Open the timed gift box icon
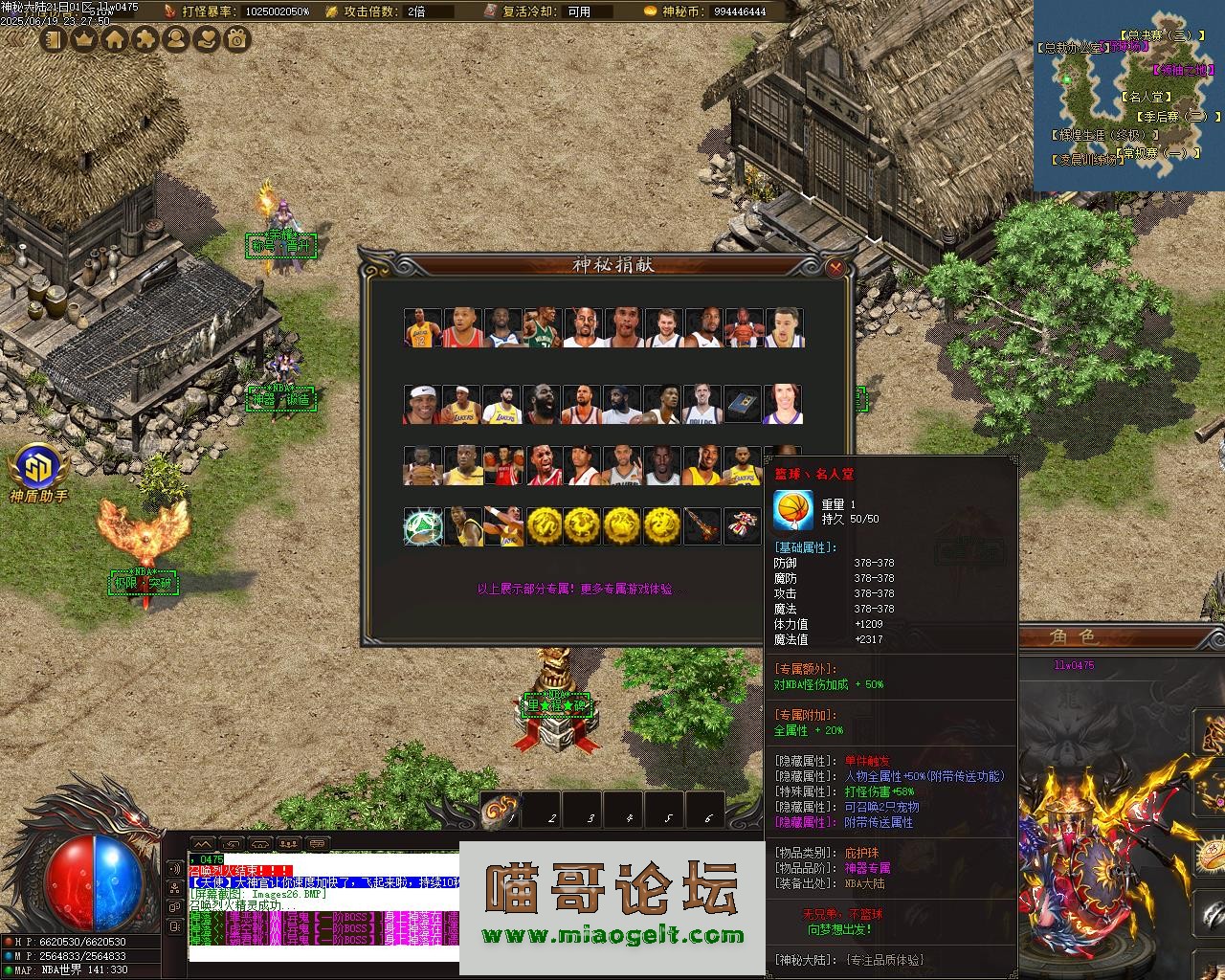 pyautogui.click(x=237, y=39)
